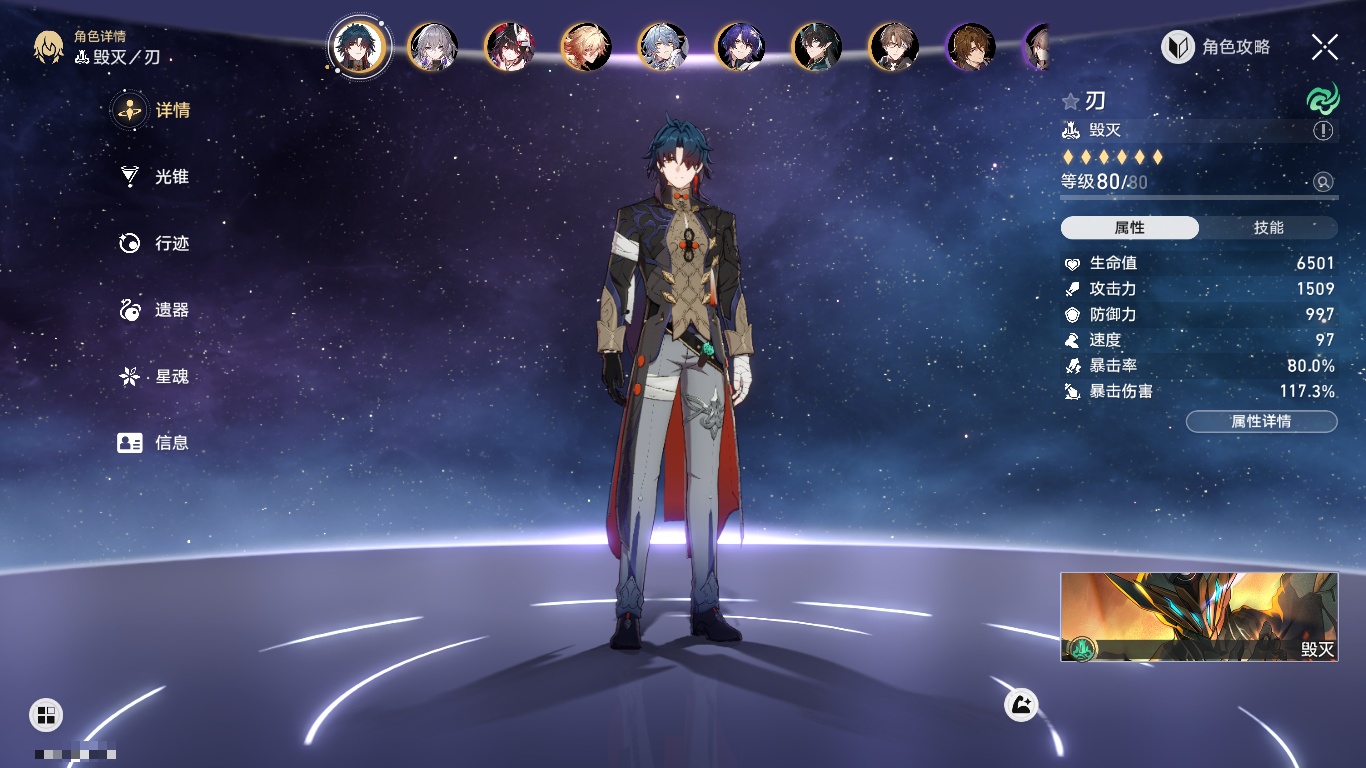Open the 遗器 (Relics) section
This screenshot has height=768, width=1366.
(155, 311)
